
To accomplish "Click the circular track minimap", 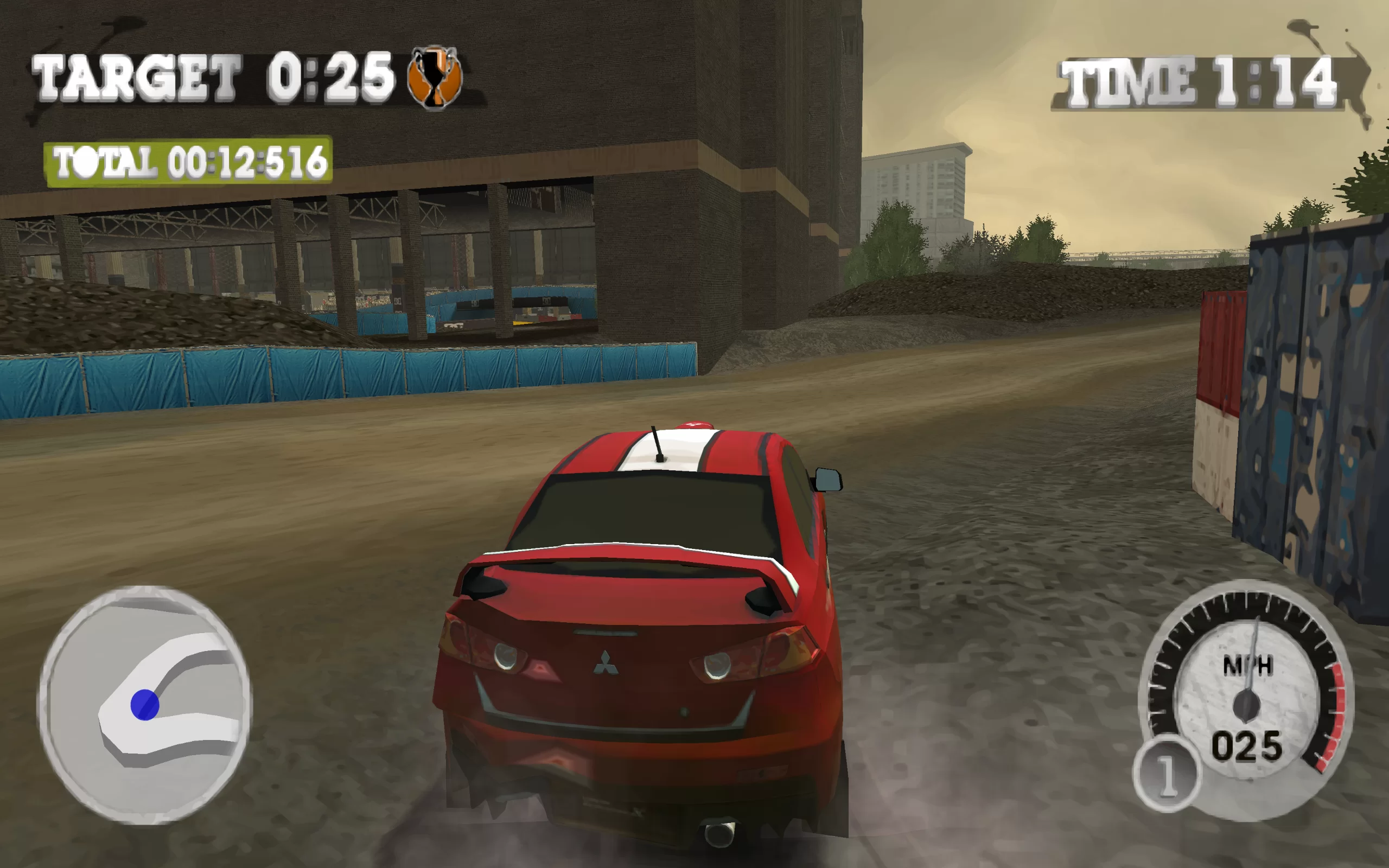I will (144, 705).
